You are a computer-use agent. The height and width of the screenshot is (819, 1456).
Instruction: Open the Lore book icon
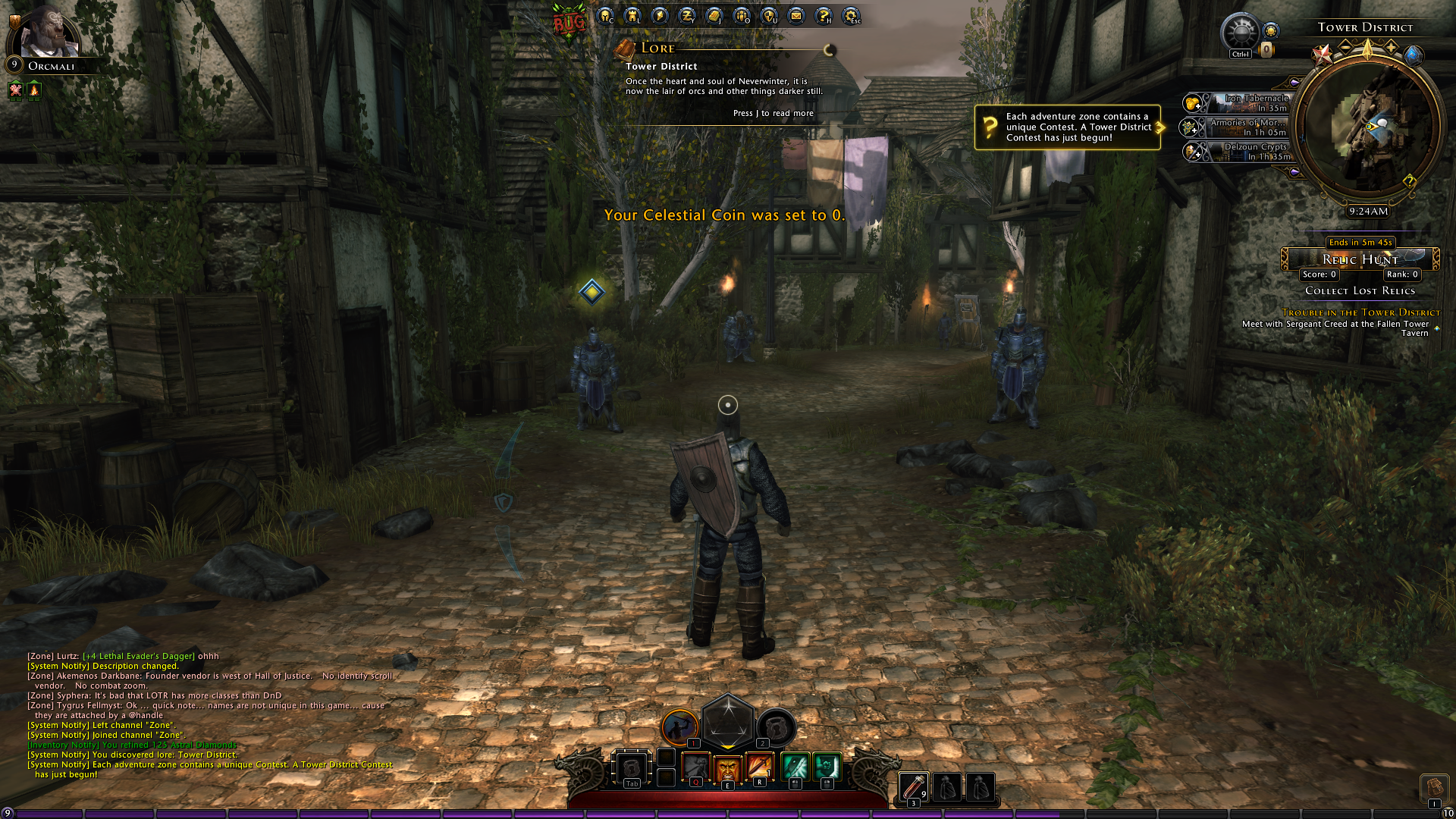tap(624, 50)
